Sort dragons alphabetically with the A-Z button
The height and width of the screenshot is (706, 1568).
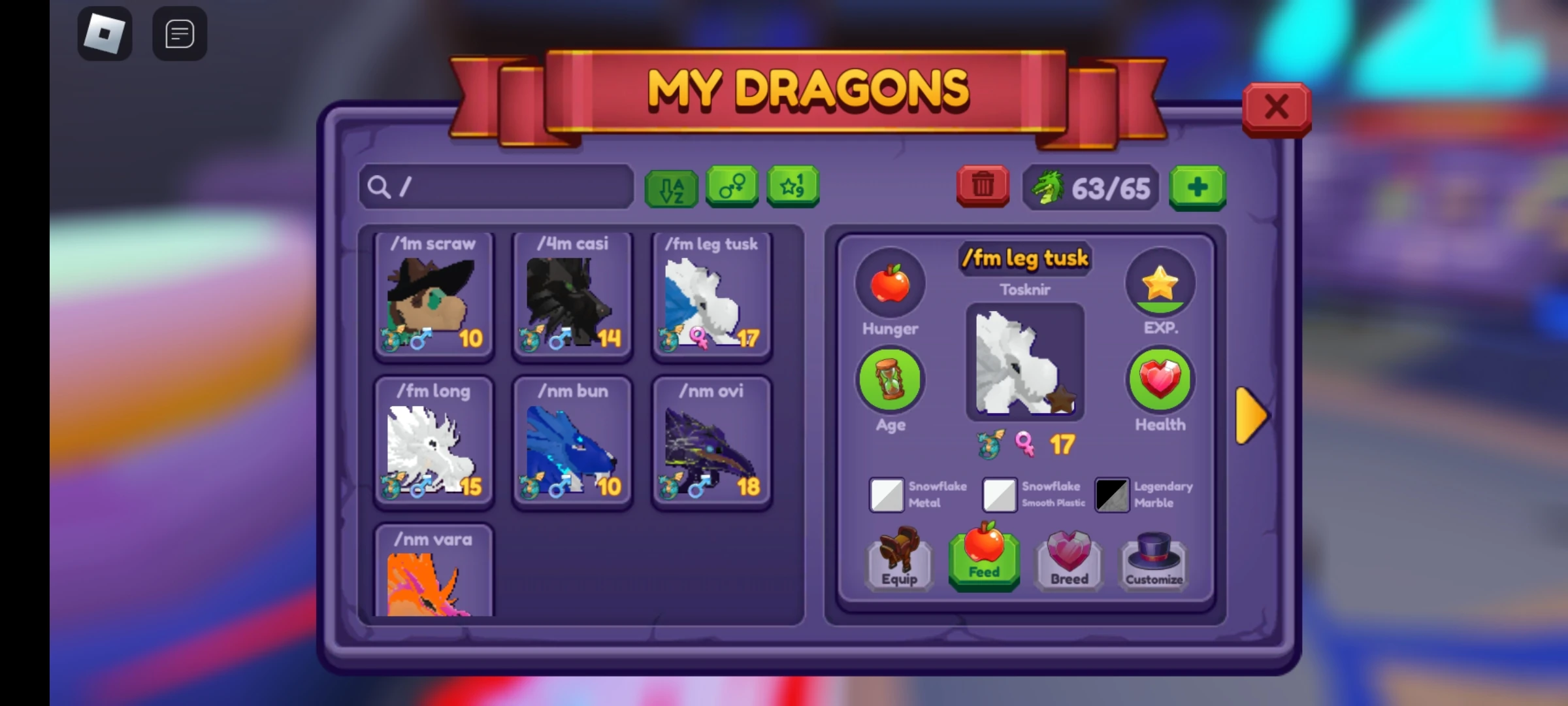[671, 188]
